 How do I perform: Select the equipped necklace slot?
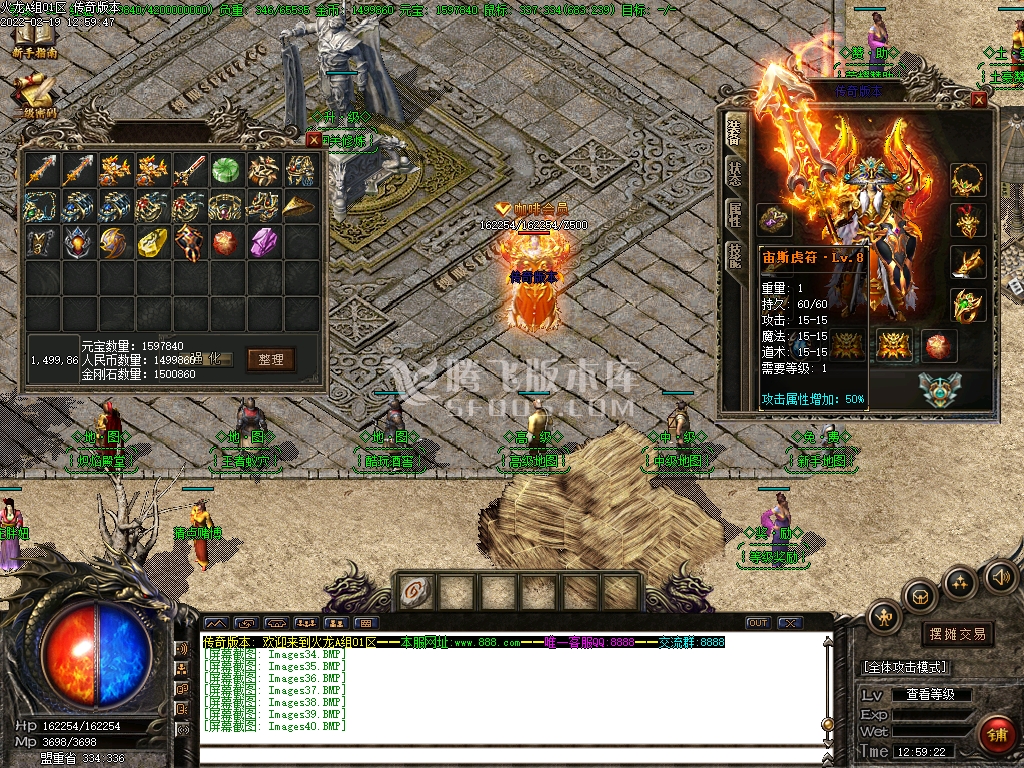(967, 180)
